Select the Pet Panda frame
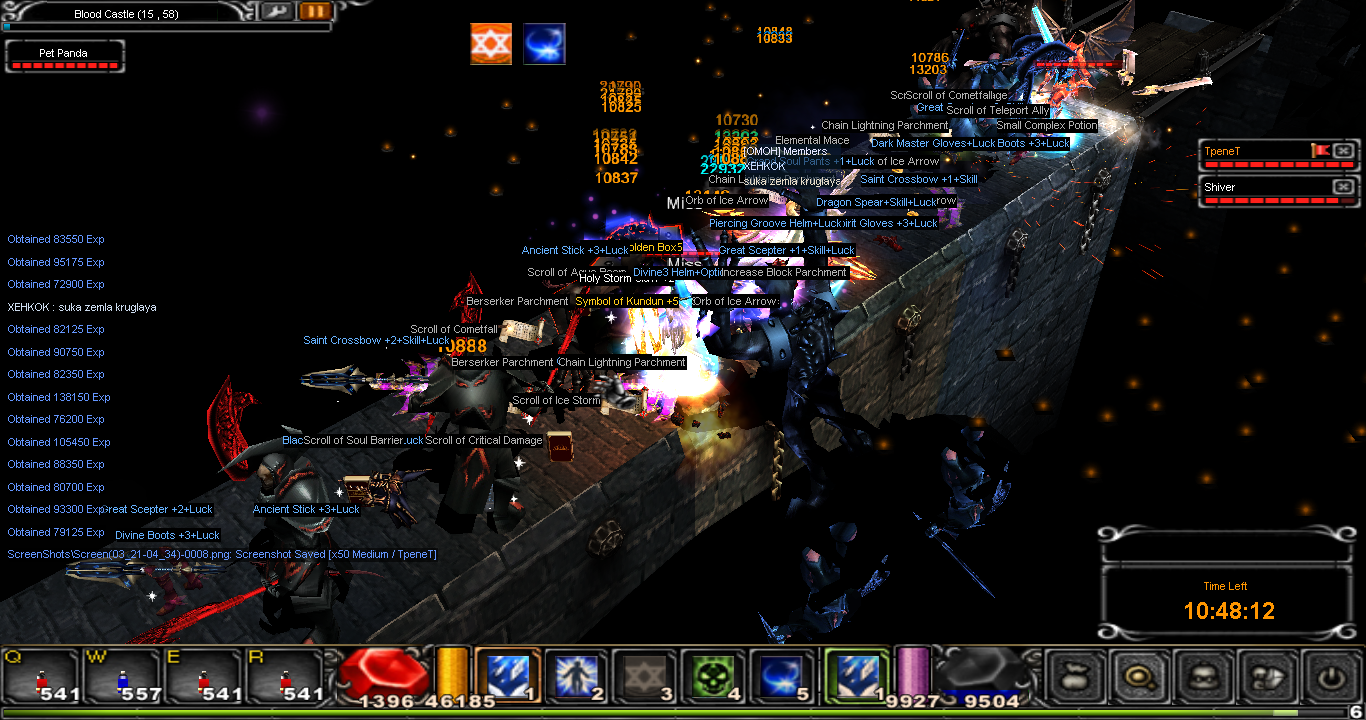This screenshot has width=1366, height=720. coord(65,57)
